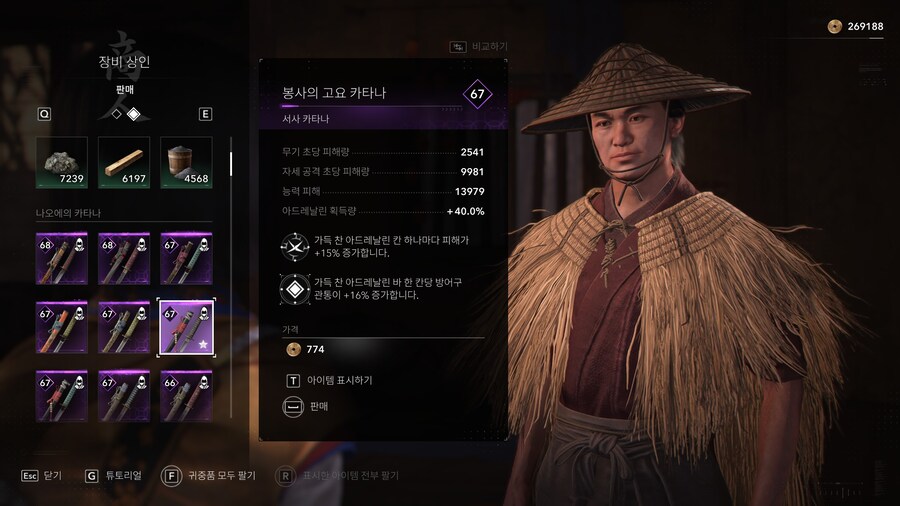The image size is (900, 506).
Task: Select the wood plank resource with 6197
Action: tap(124, 162)
